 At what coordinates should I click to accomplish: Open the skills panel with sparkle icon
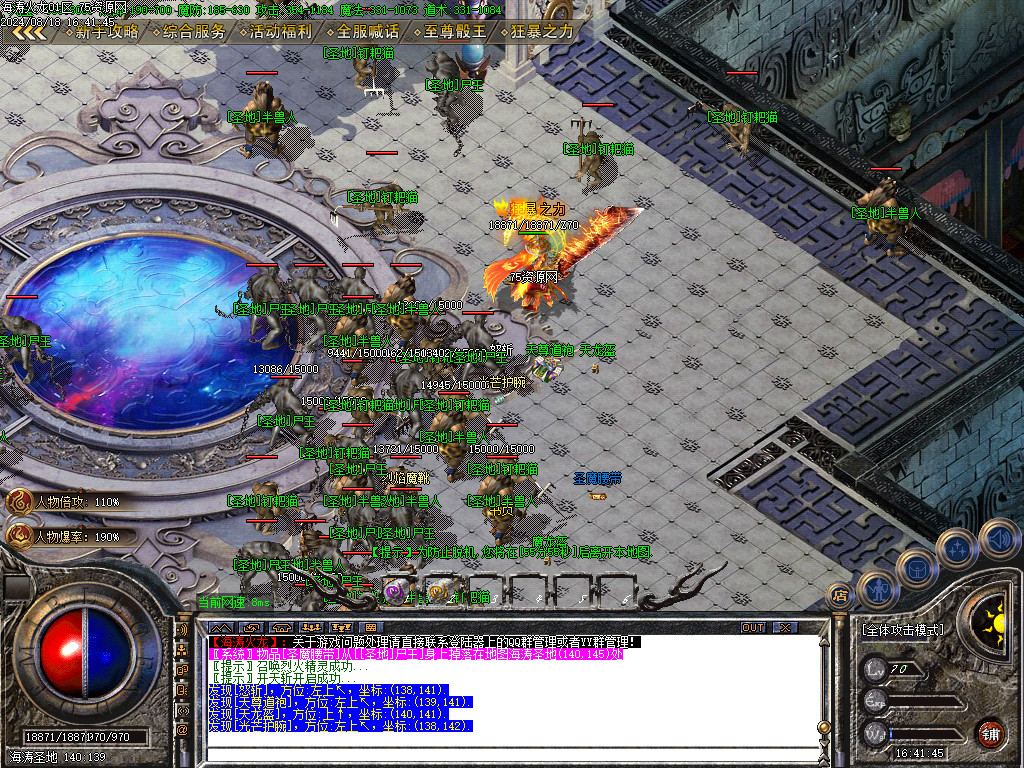[957, 548]
